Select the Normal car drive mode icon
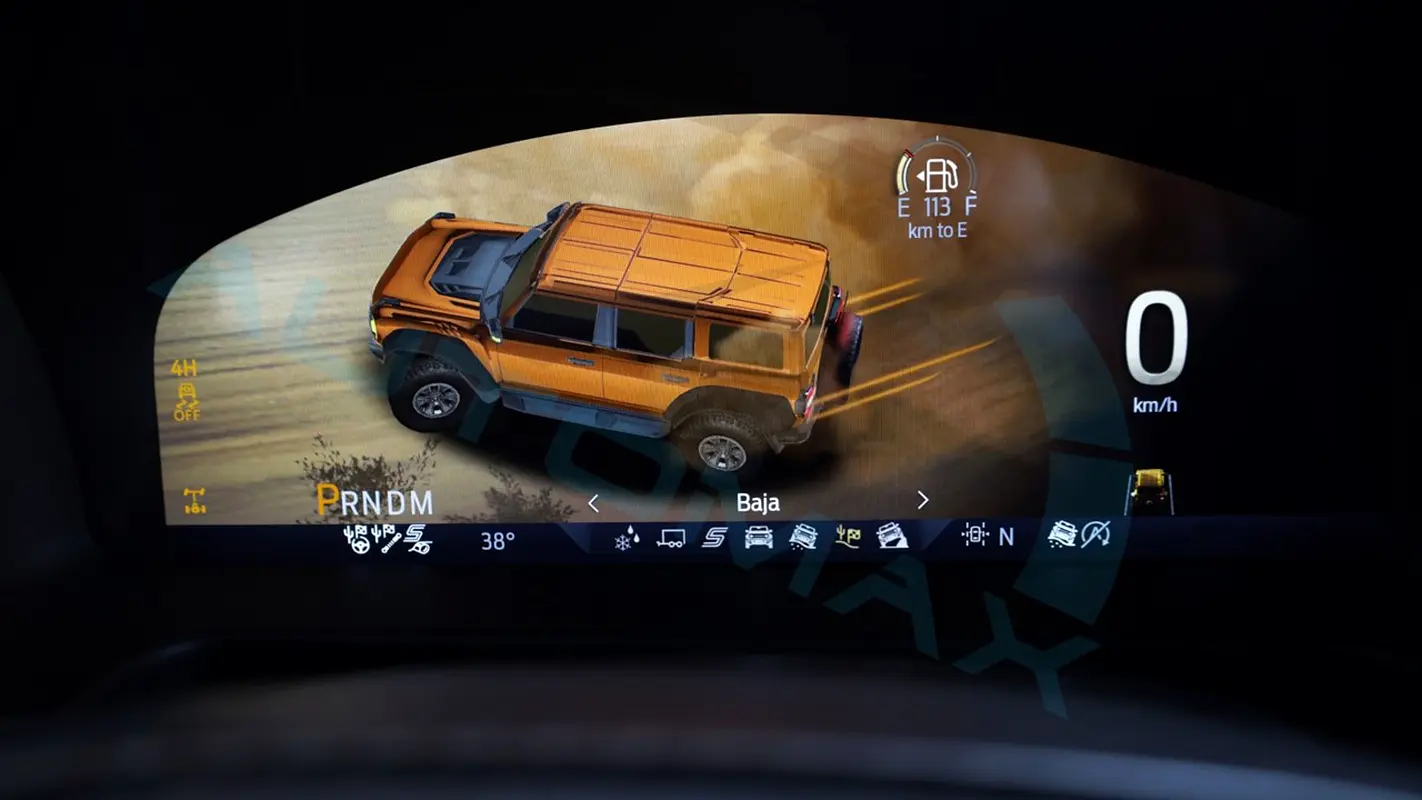Screen dimensions: 1422x800 click(759, 537)
